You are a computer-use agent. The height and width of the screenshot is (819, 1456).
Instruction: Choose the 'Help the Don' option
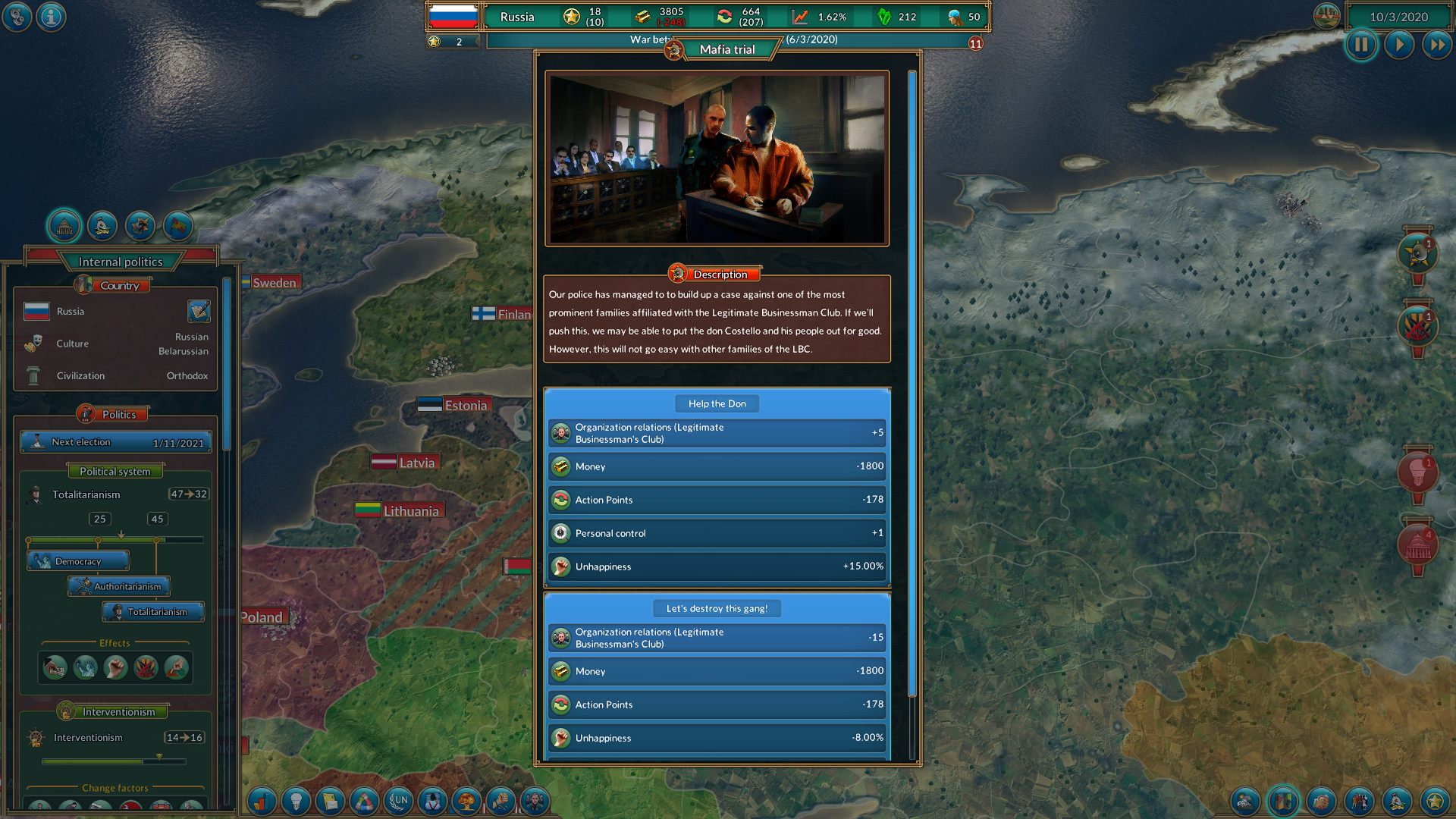click(716, 403)
